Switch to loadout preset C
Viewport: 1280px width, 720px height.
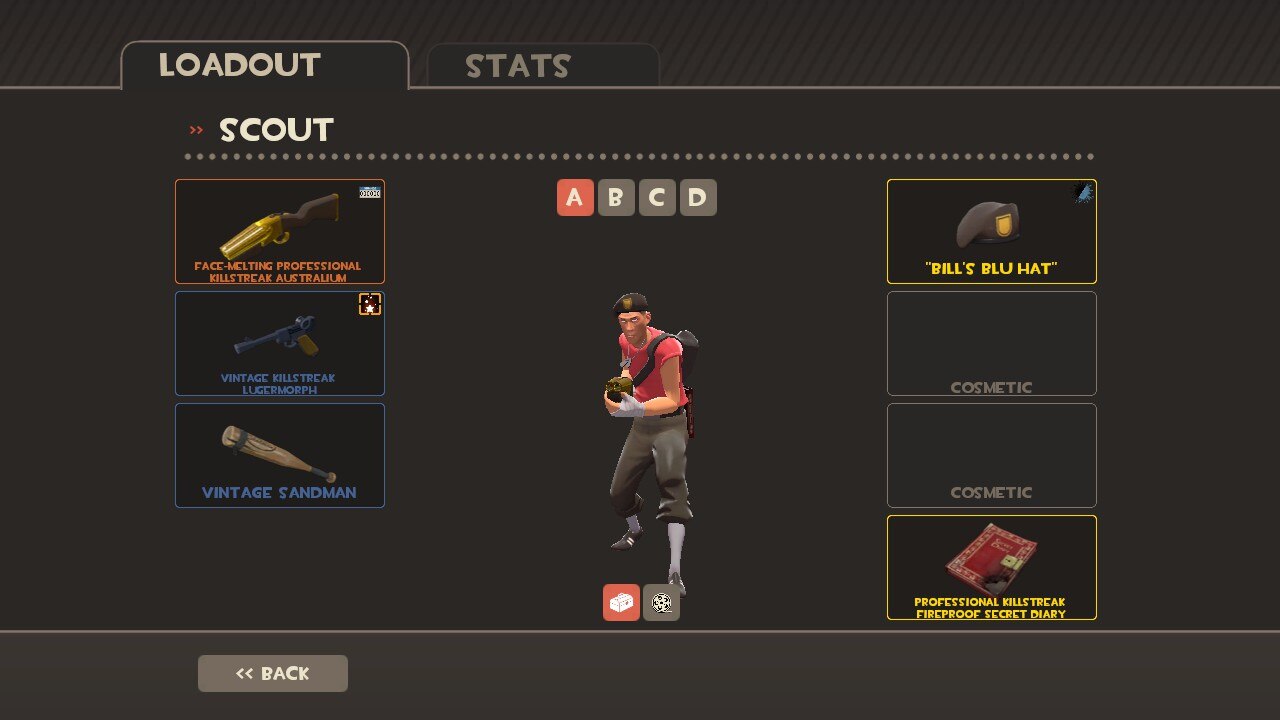[657, 198]
